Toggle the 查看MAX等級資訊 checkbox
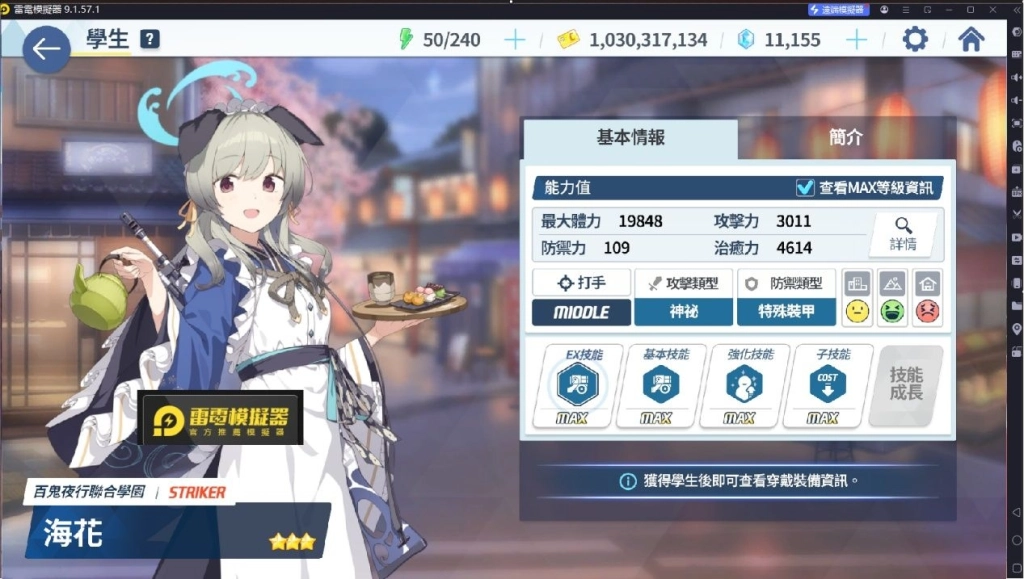Viewport: 1024px width, 579px height. coord(805,187)
